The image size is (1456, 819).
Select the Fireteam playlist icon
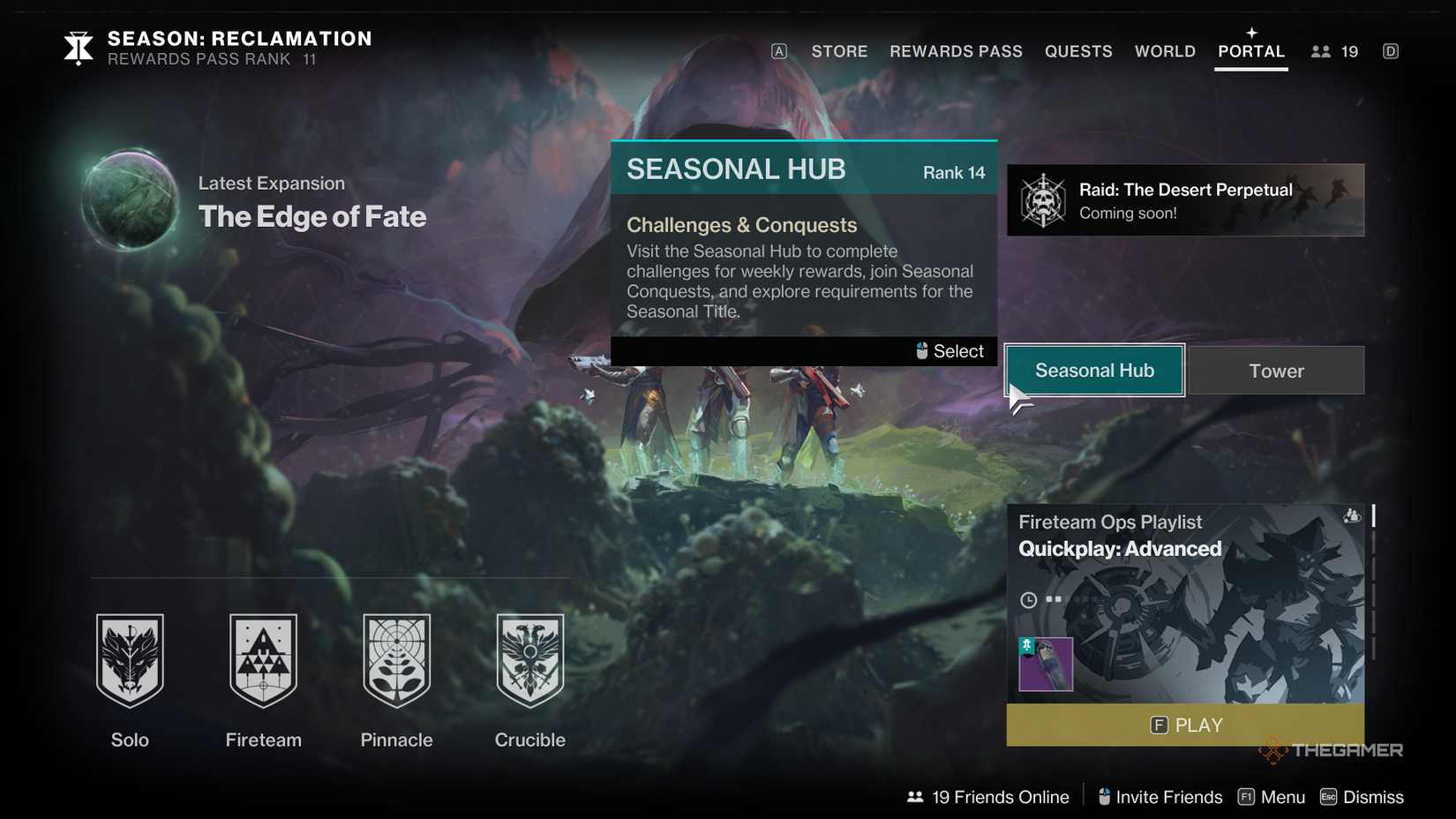tap(263, 660)
